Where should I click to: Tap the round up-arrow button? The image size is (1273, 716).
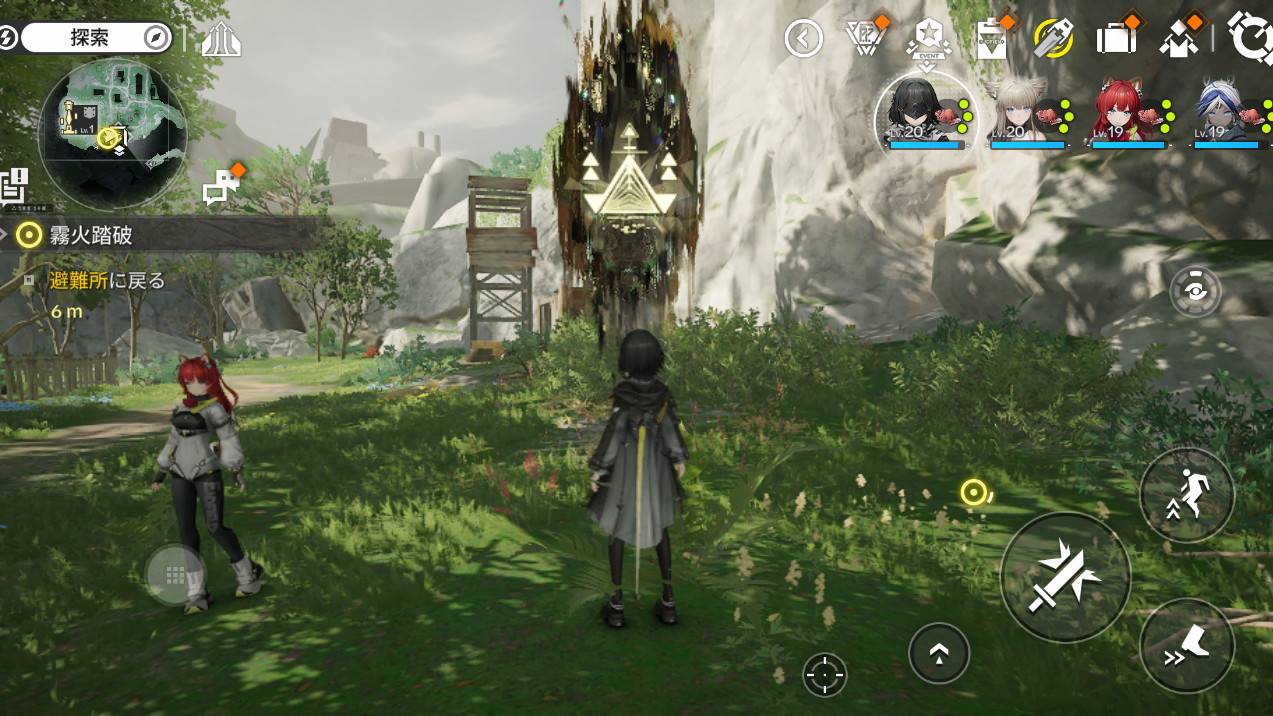point(939,653)
